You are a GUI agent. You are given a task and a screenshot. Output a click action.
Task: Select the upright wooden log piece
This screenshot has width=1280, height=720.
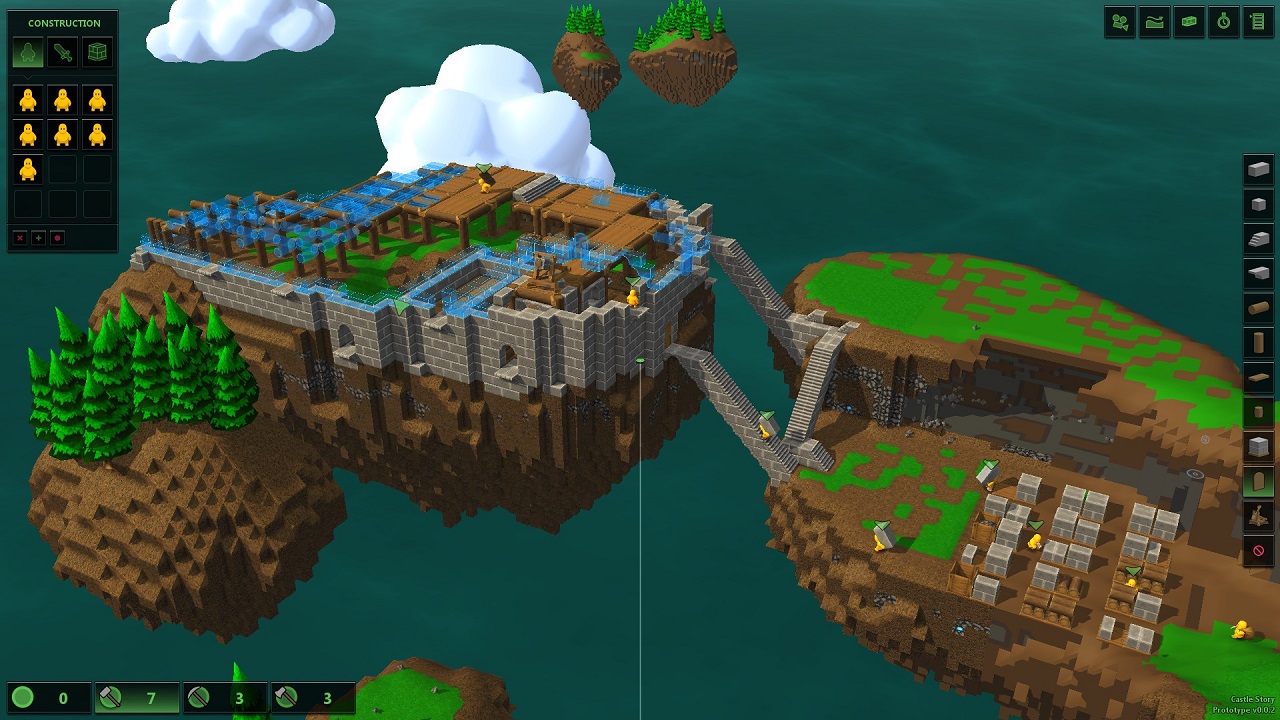pos(1258,343)
